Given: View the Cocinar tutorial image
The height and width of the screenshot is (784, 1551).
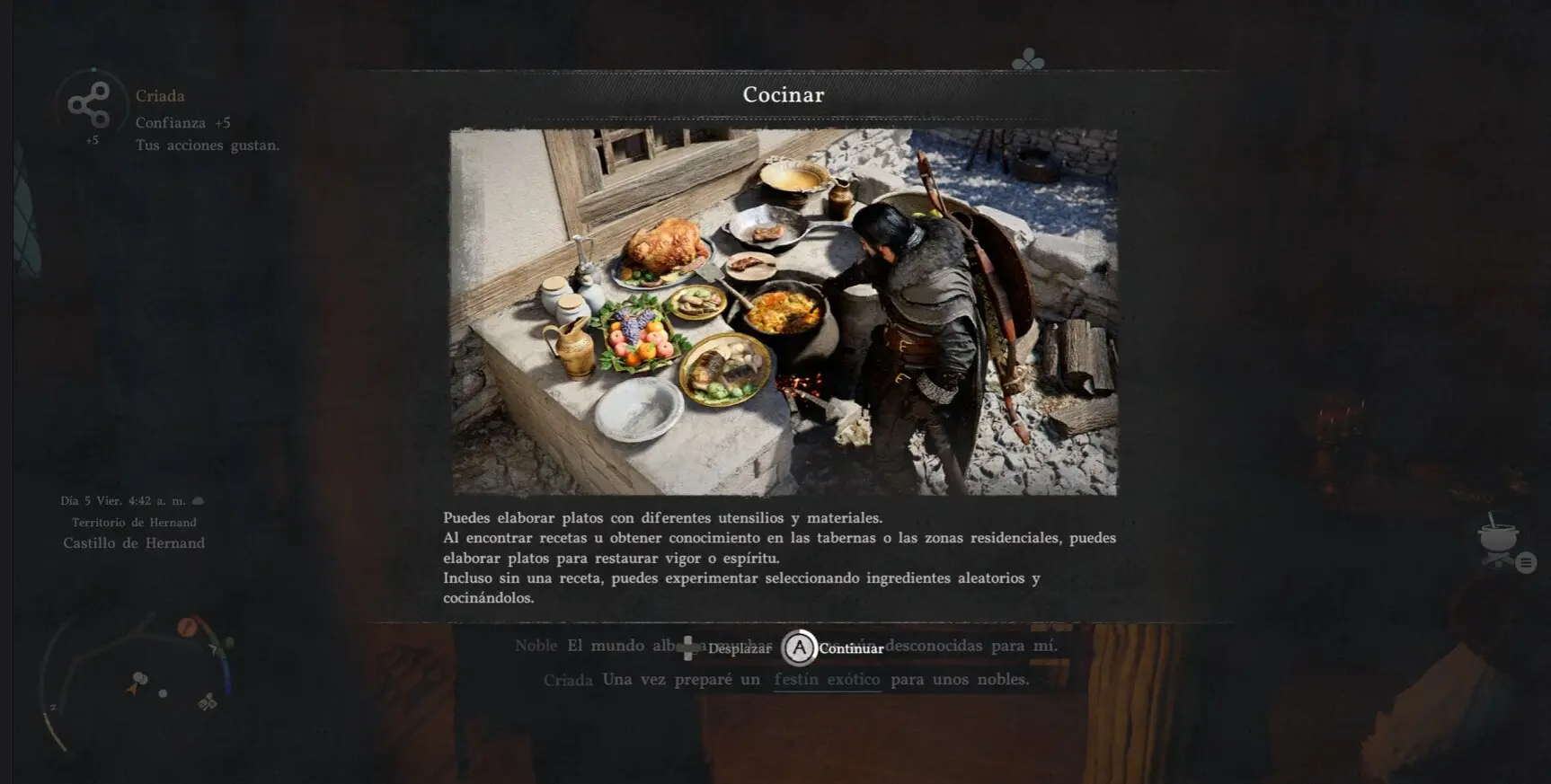Looking at the screenshot, I should click(784, 312).
